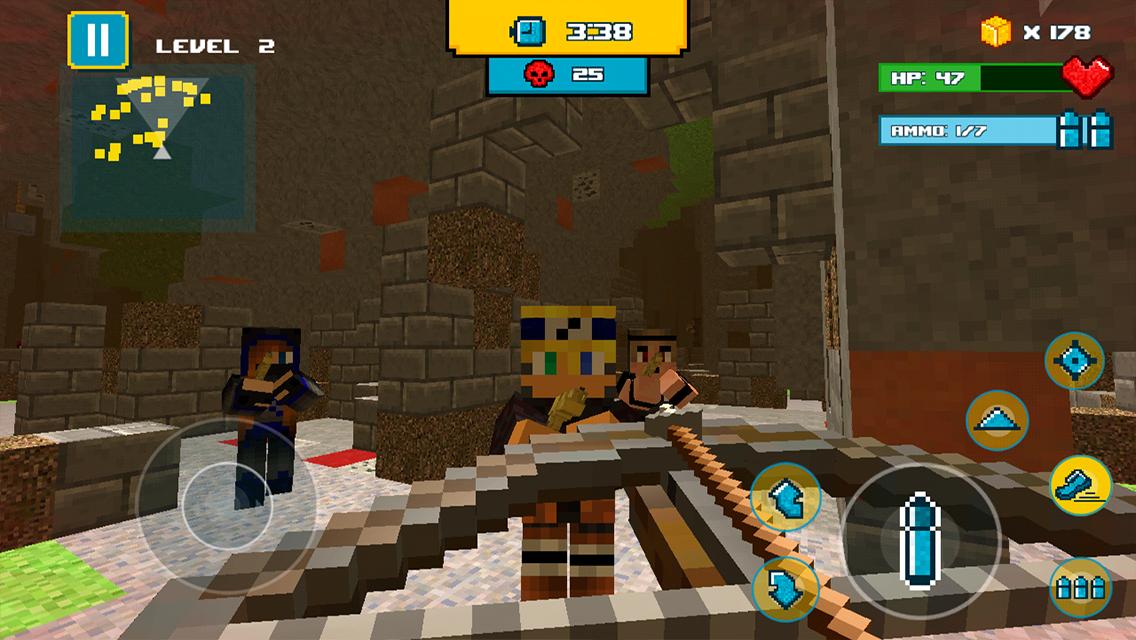Pause the game with the pause button
Image resolution: width=1136 pixels, height=640 pixels.
98,41
